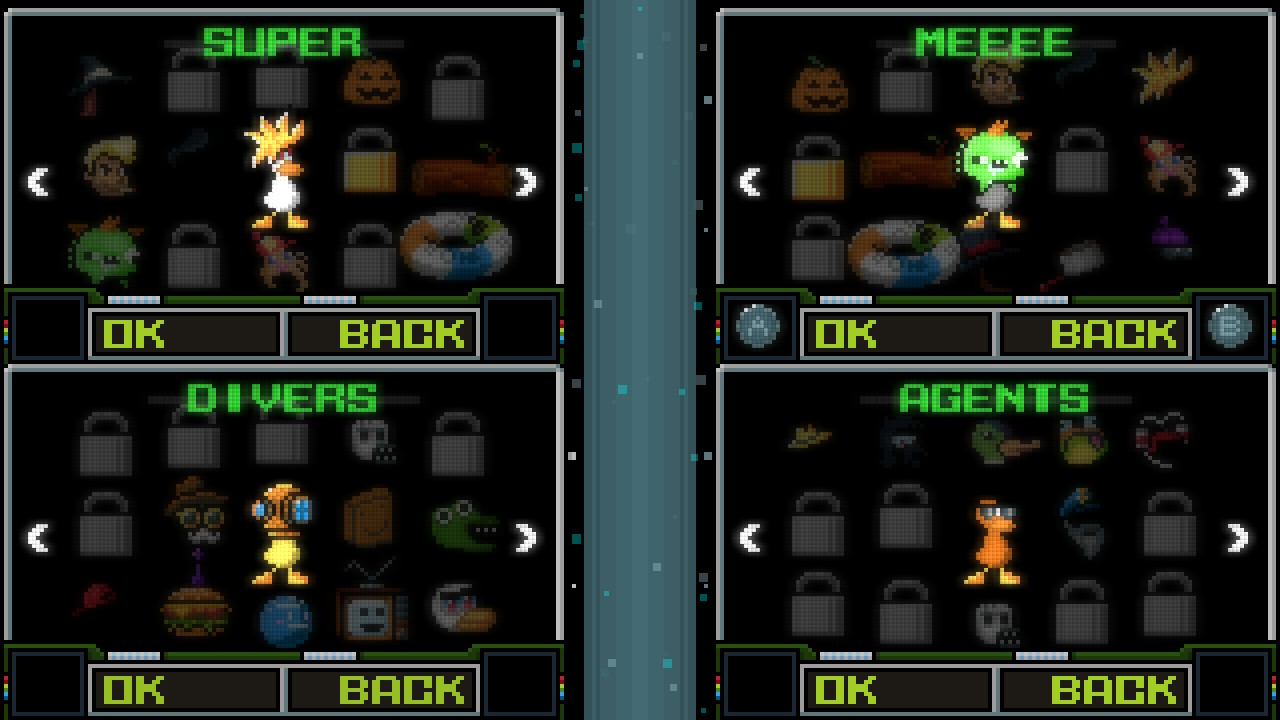The image size is (1280, 720).
Task: Pick the pumpkin hat in the SUPER panel
Action: tap(370, 83)
